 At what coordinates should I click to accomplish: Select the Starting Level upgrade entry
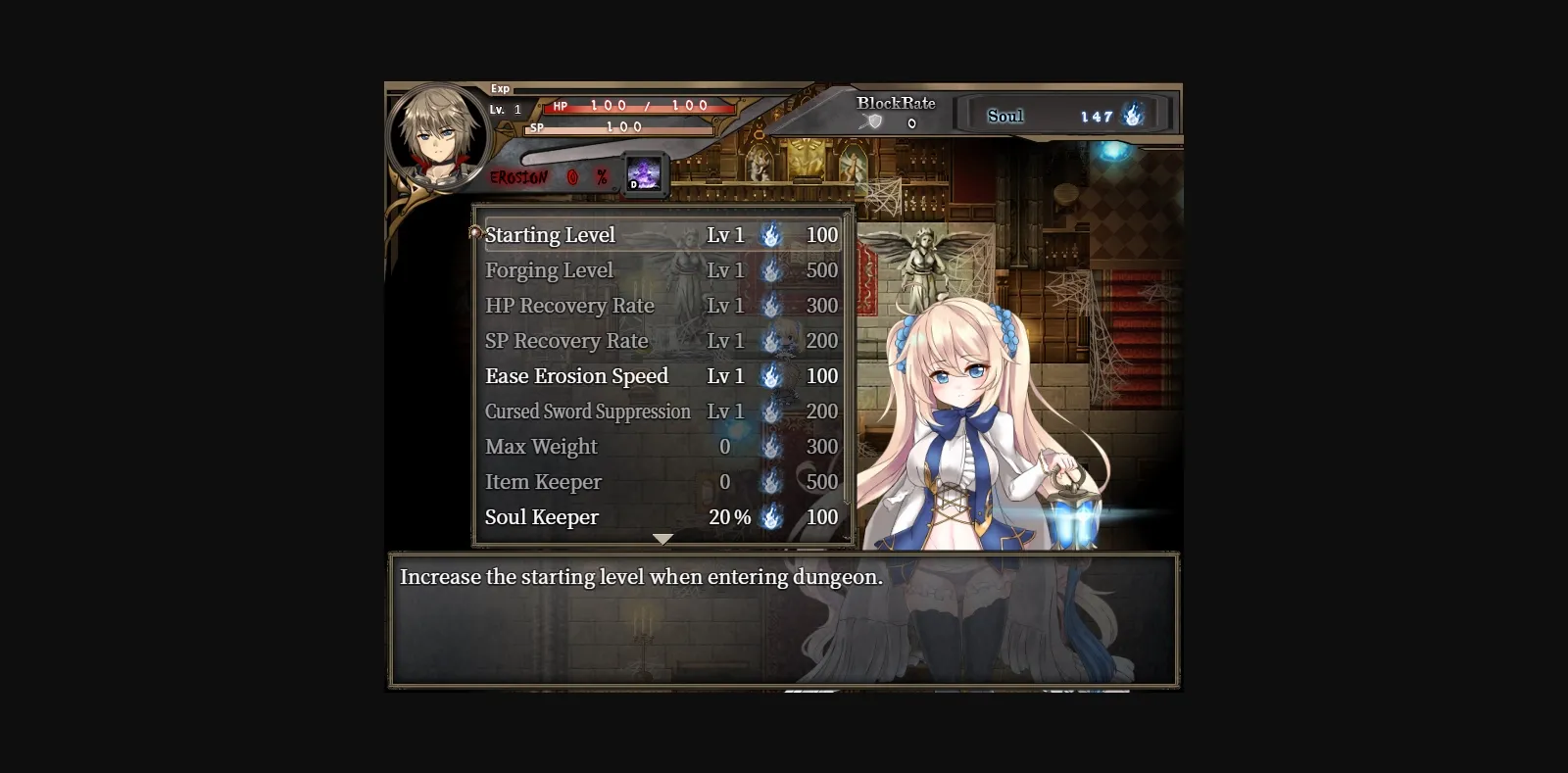pyautogui.click(x=552, y=234)
